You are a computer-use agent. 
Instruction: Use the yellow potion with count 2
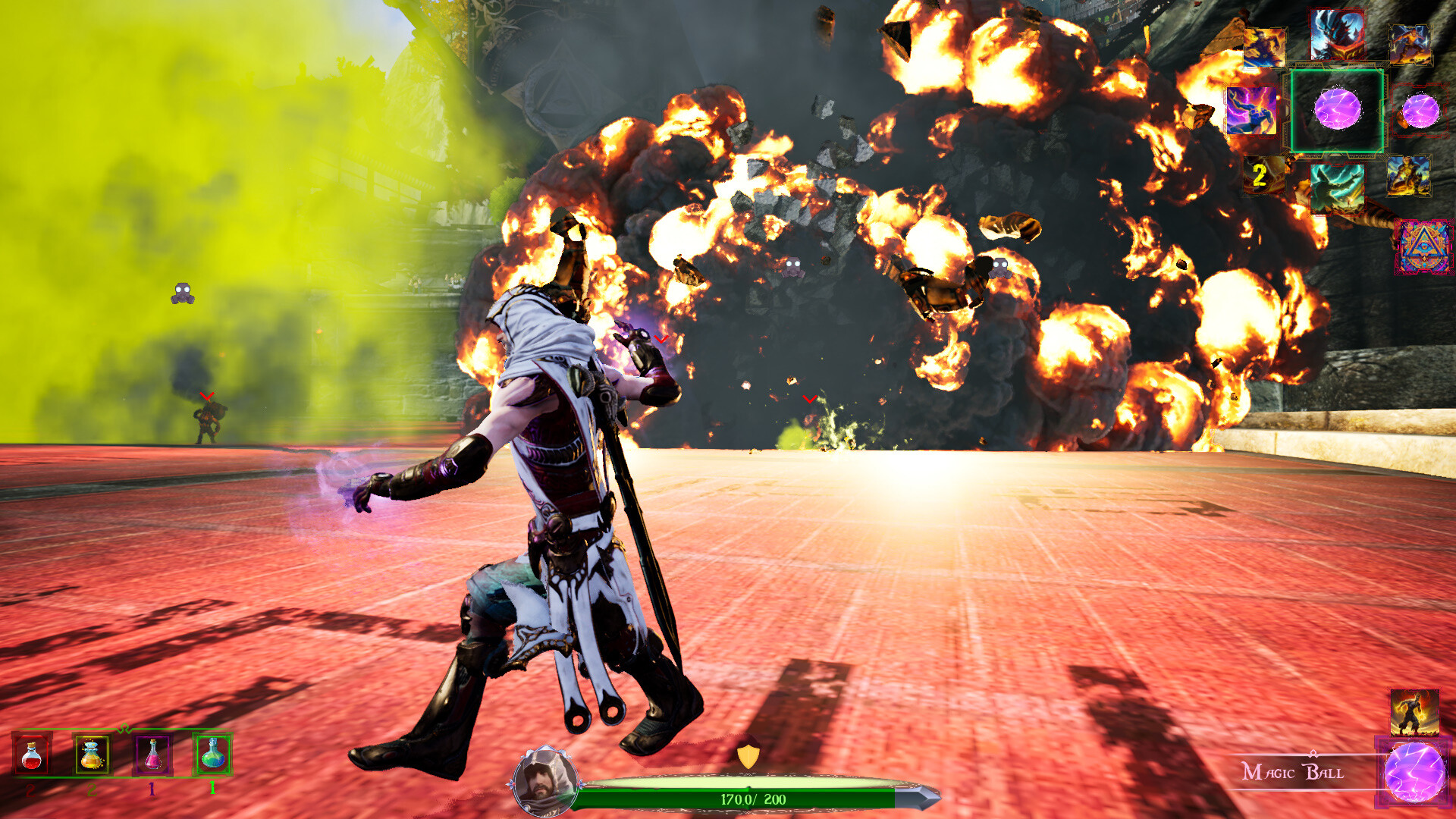tap(90, 756)
